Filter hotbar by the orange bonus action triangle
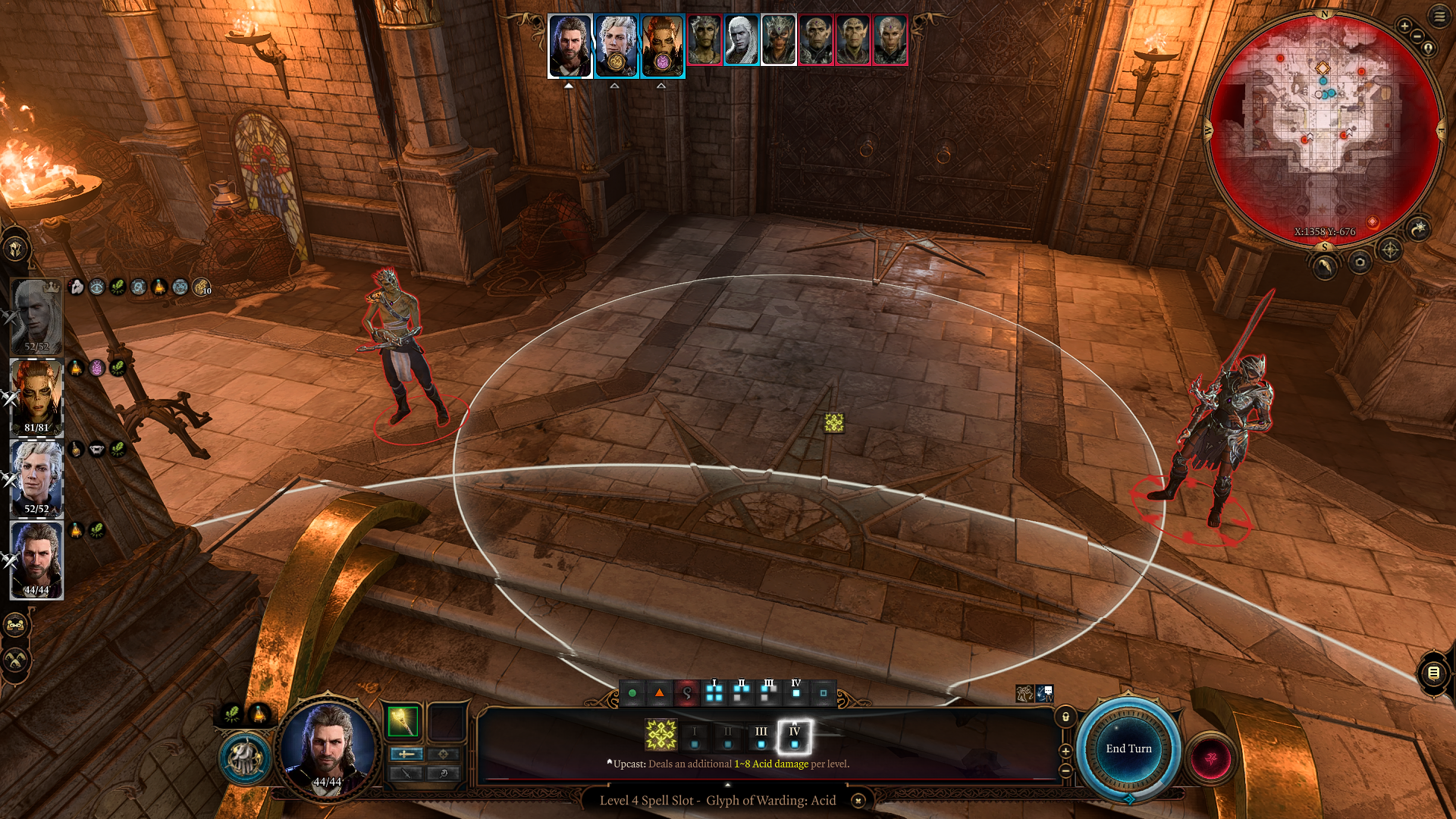1456x819 pixels. [x=660, y=693]
